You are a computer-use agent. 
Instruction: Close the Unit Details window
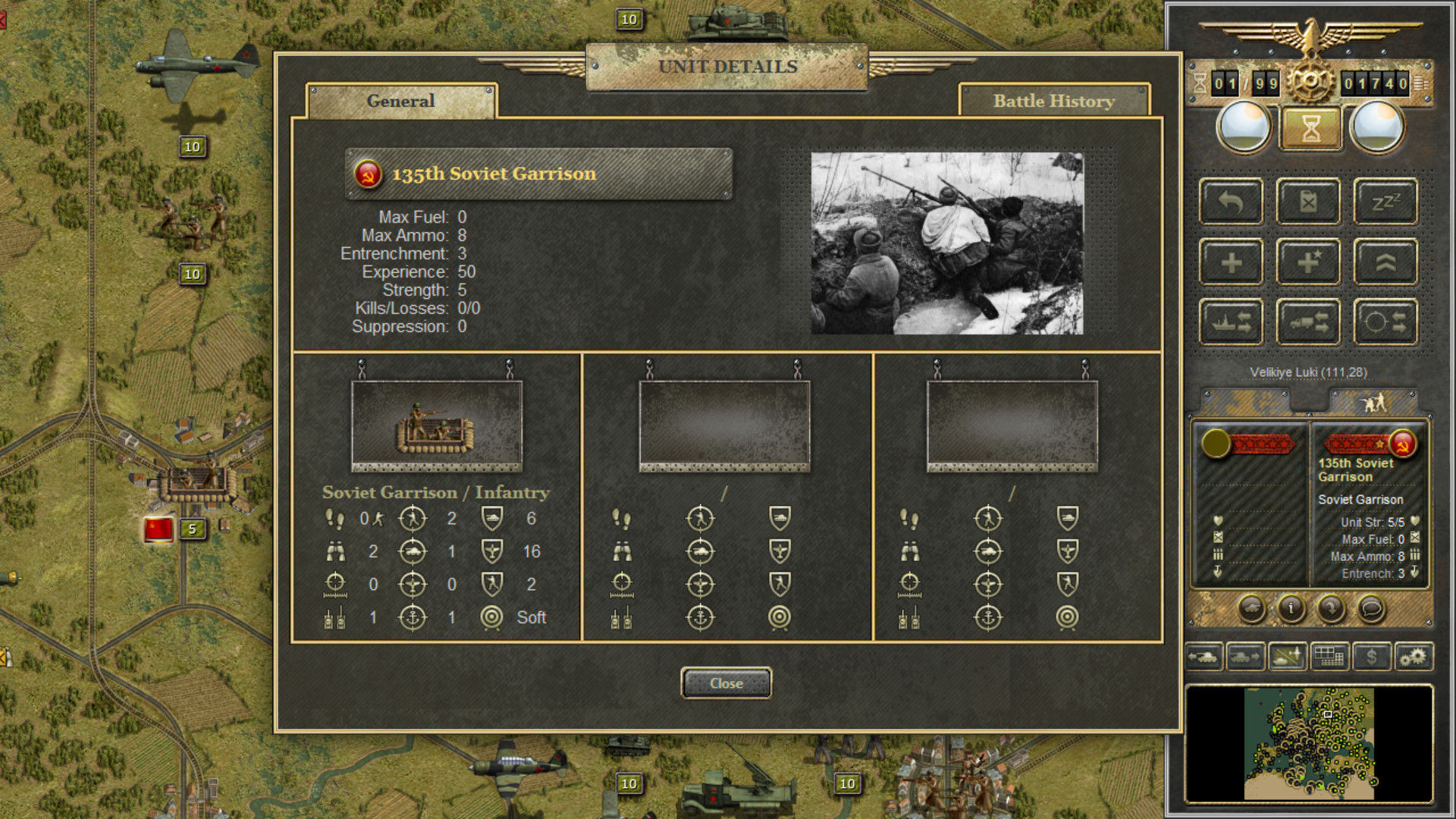pos(726,683)
